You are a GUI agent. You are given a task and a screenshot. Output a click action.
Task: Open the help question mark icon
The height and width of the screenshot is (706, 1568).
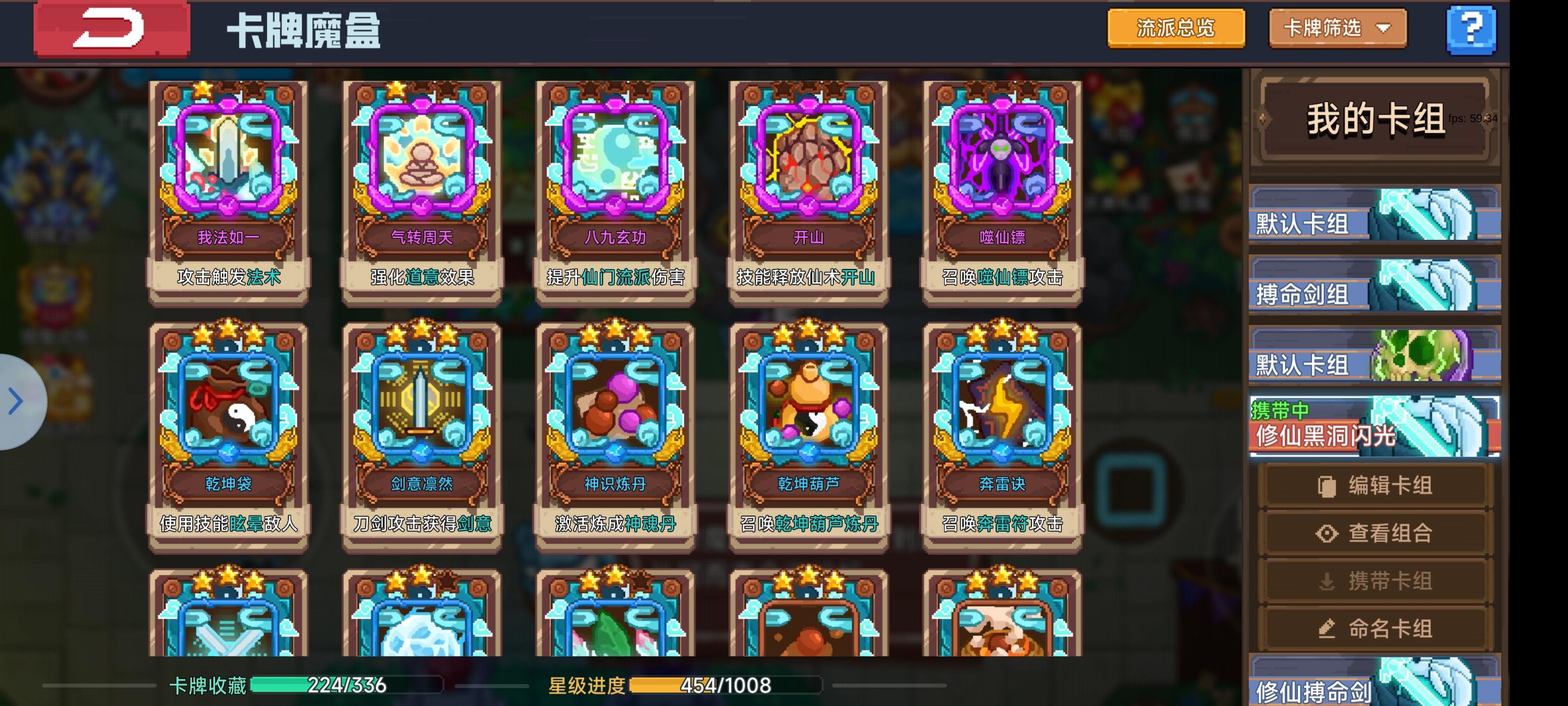1472,28
